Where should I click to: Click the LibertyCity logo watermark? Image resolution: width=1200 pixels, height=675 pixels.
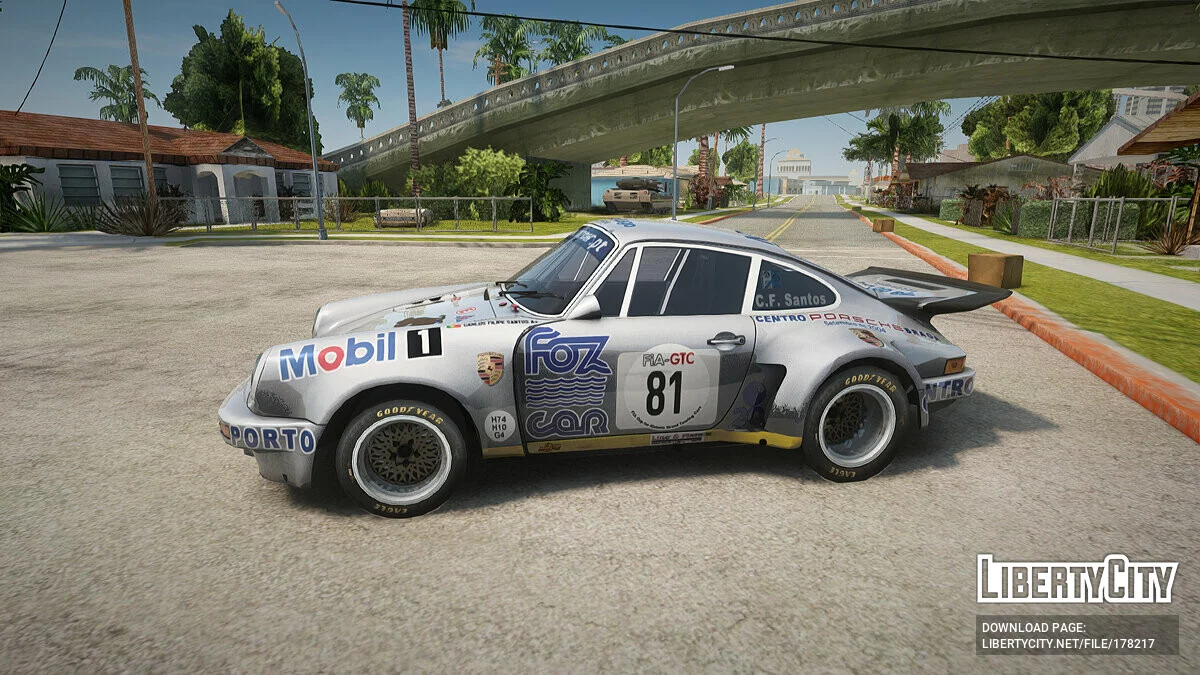(x=1077, y=579)
